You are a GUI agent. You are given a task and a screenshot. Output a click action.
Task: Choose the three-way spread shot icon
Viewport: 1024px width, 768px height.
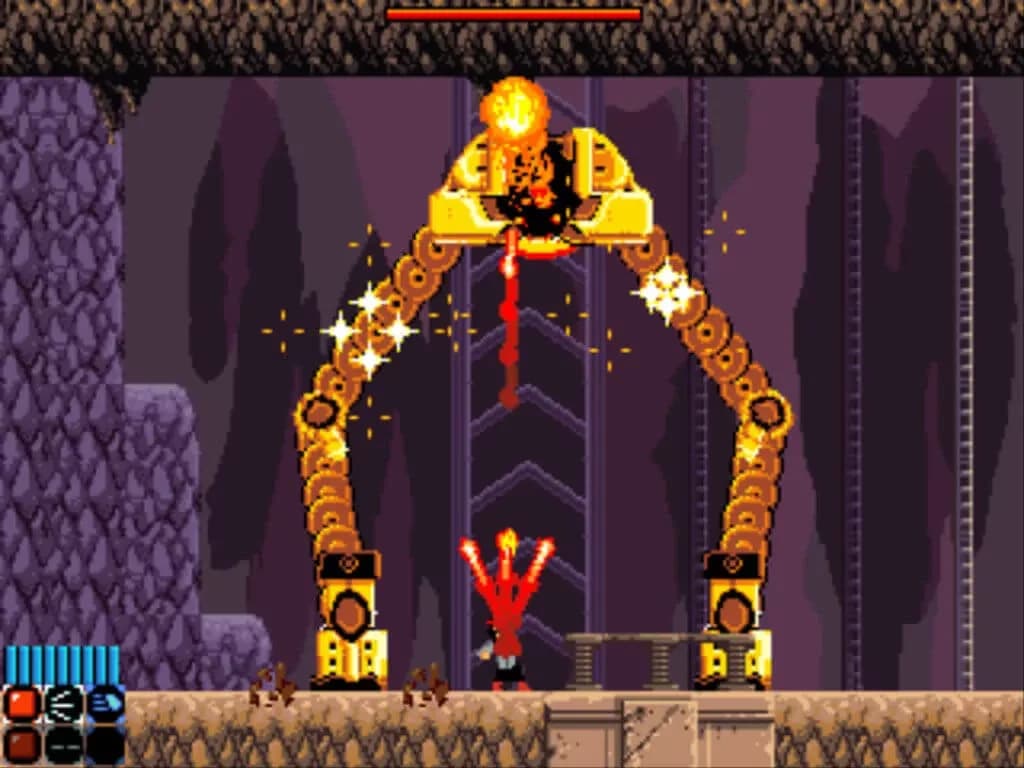[x=63, y=704]
